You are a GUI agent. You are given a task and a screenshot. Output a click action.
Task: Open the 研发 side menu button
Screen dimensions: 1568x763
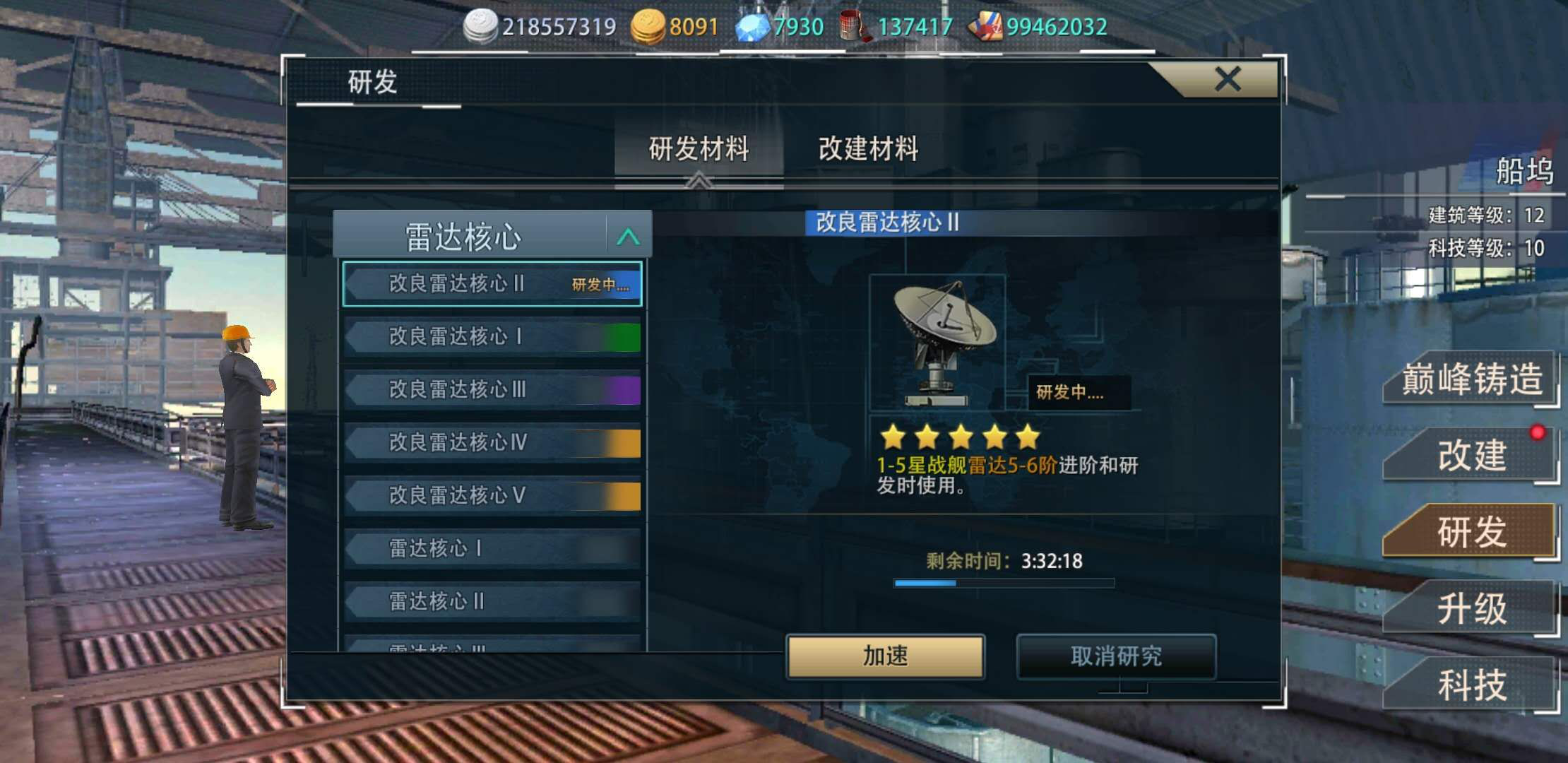[x=1471, y=532]
